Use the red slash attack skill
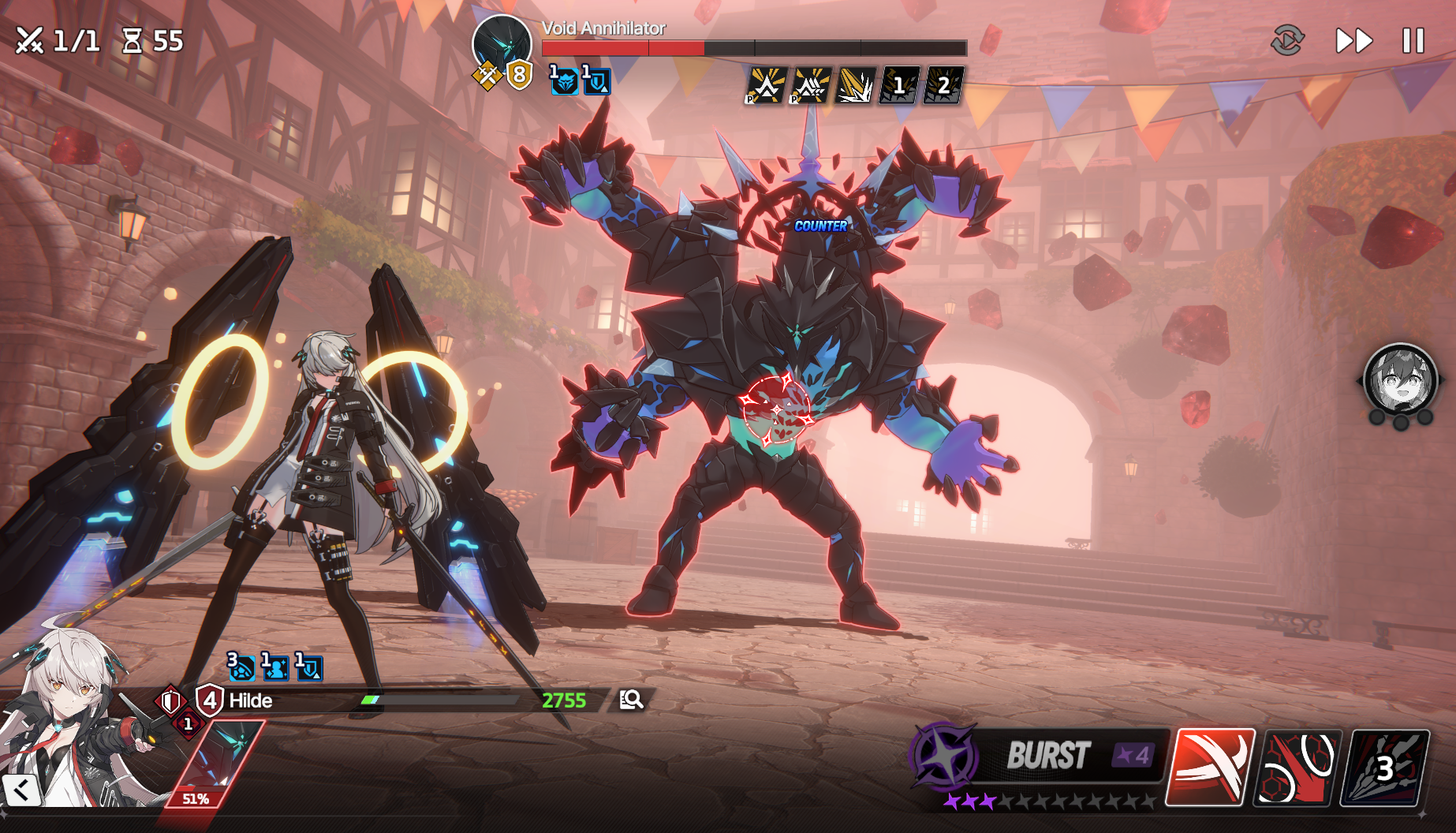 pos(1210,767)
